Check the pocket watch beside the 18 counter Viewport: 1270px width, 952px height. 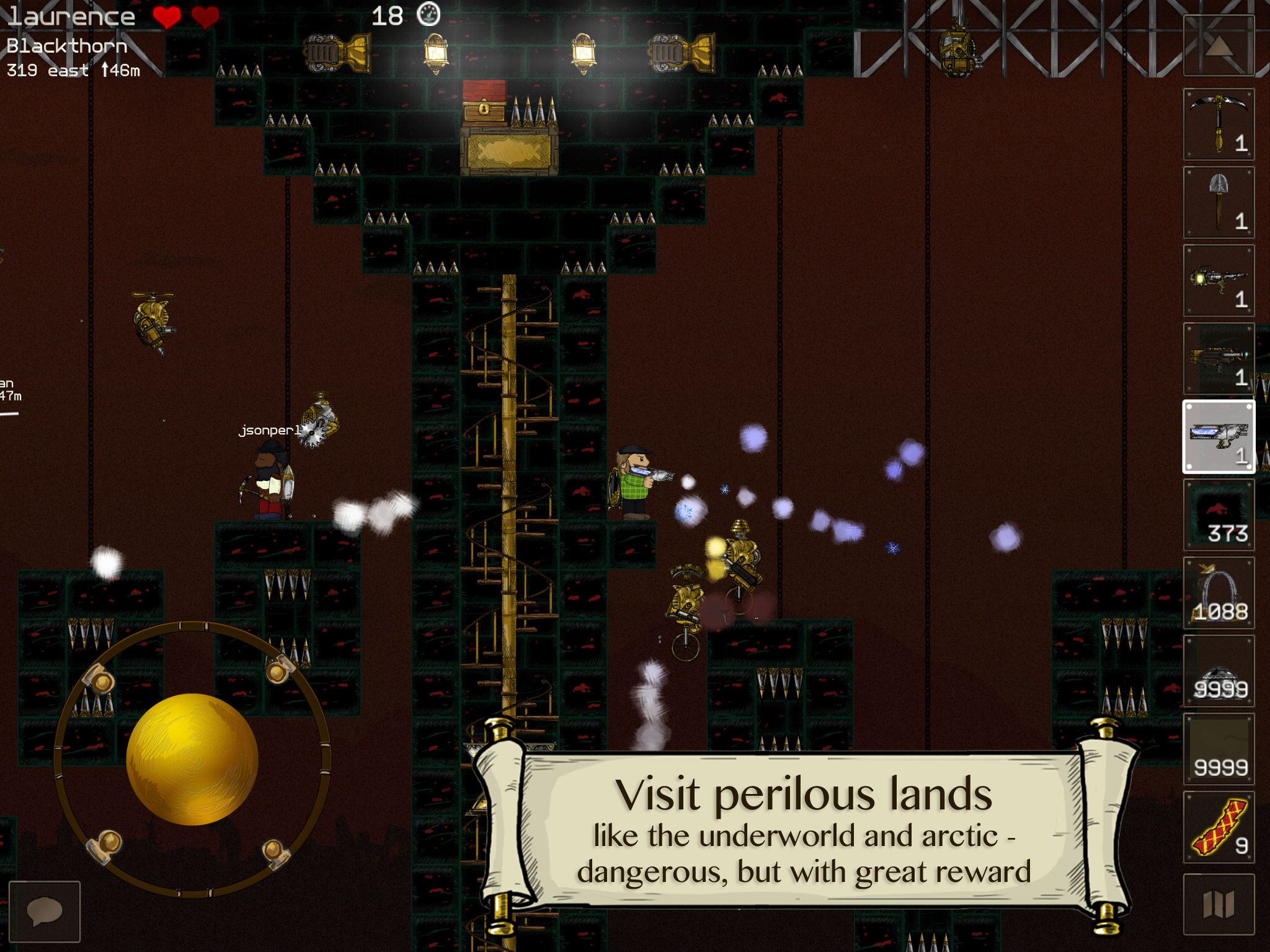(x=430, y=14)
